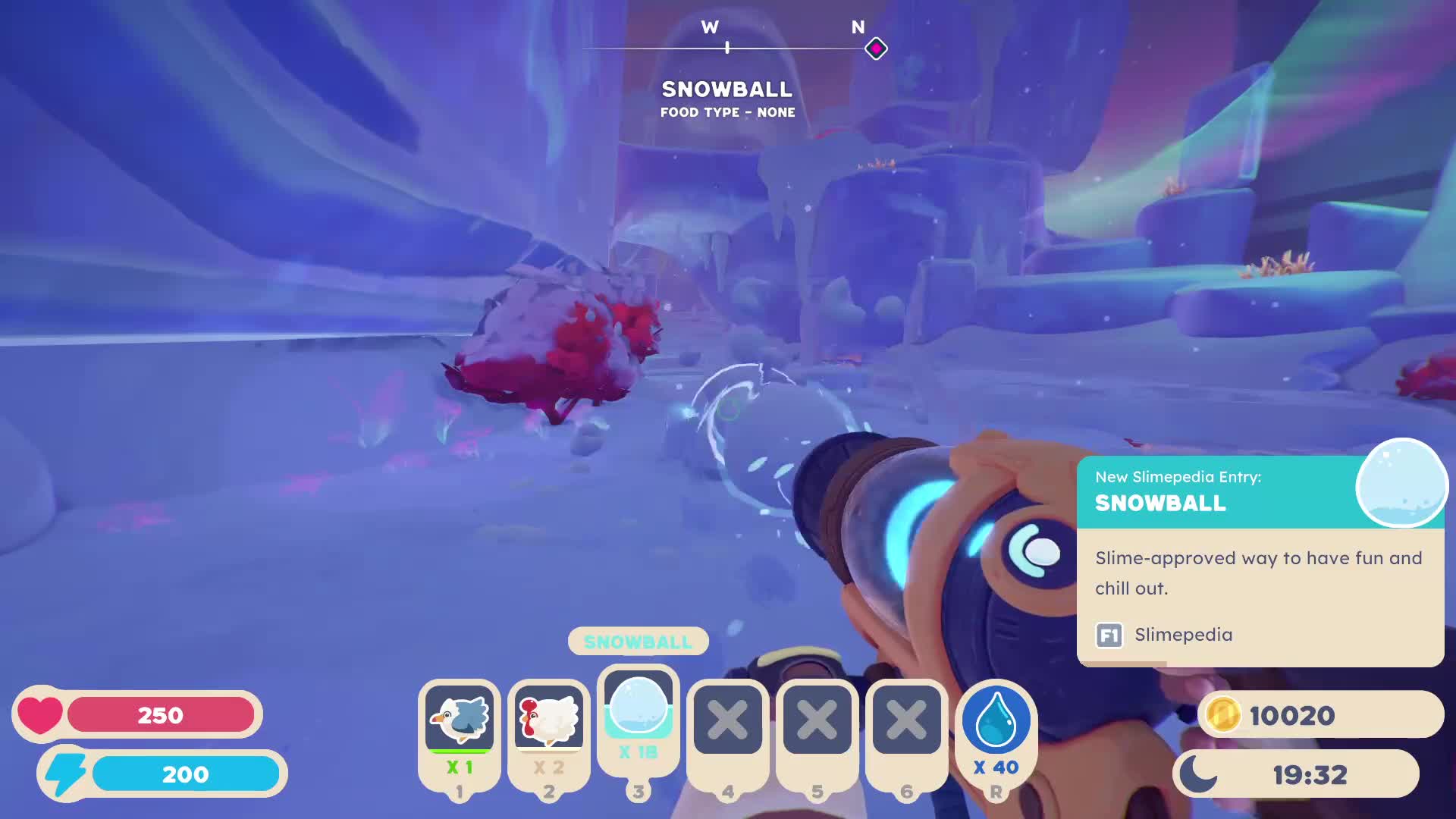Image resolution: width=1456 pixels, height=819 pixels.
Task: Click the Snowball bubble icon in notification
Action: pos(1401,484)
